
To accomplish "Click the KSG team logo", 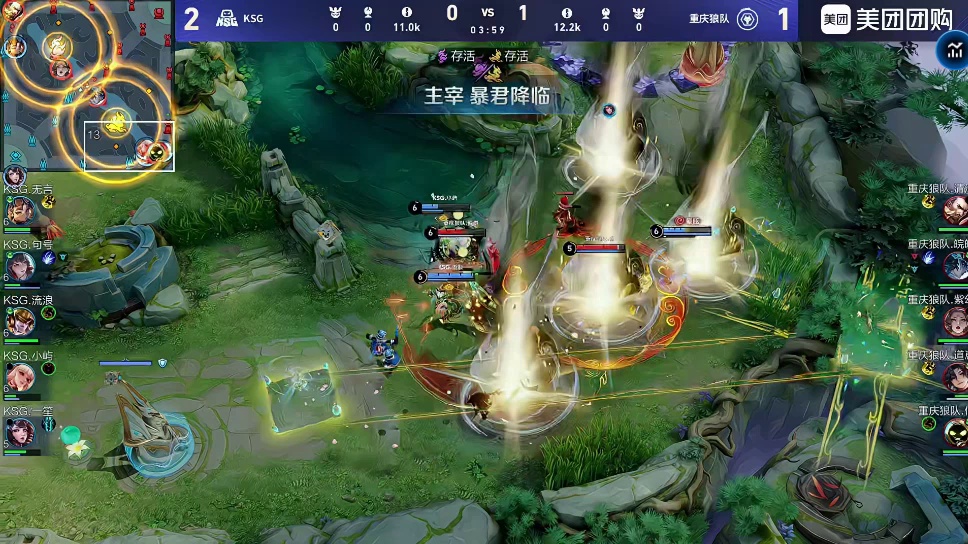I will pos(227,19).
